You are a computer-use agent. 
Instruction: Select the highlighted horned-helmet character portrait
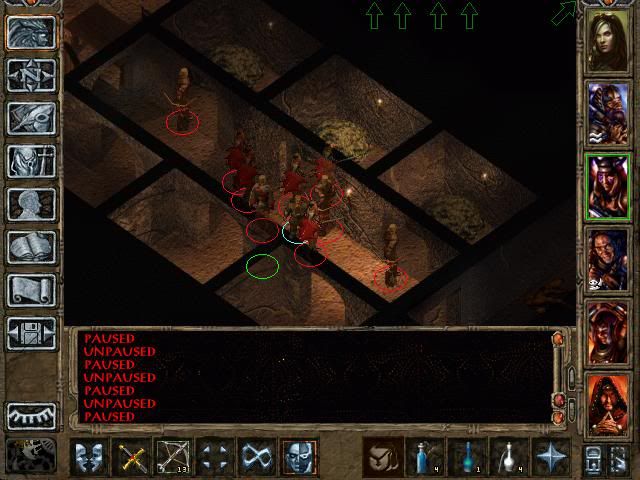pos(608,186)
